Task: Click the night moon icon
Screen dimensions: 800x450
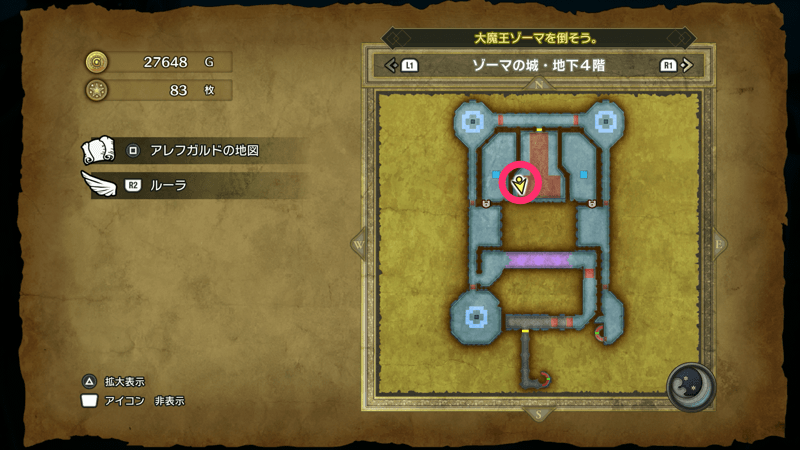Action: point(689,386)
